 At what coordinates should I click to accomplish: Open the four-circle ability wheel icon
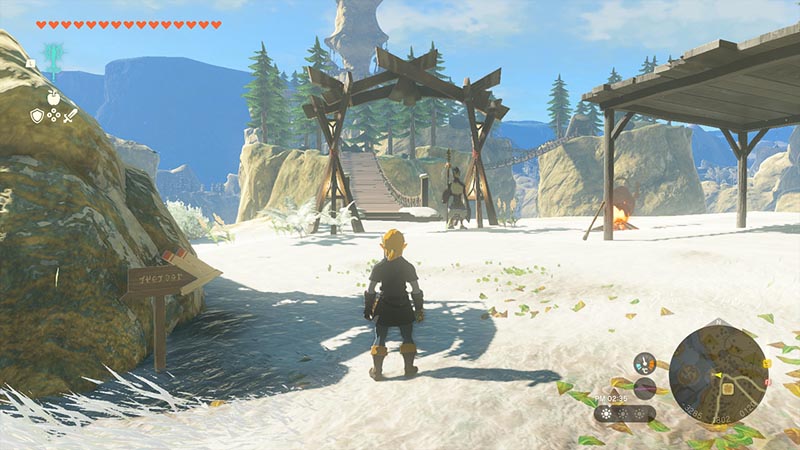pyautogui.click(x=53, y=116)
